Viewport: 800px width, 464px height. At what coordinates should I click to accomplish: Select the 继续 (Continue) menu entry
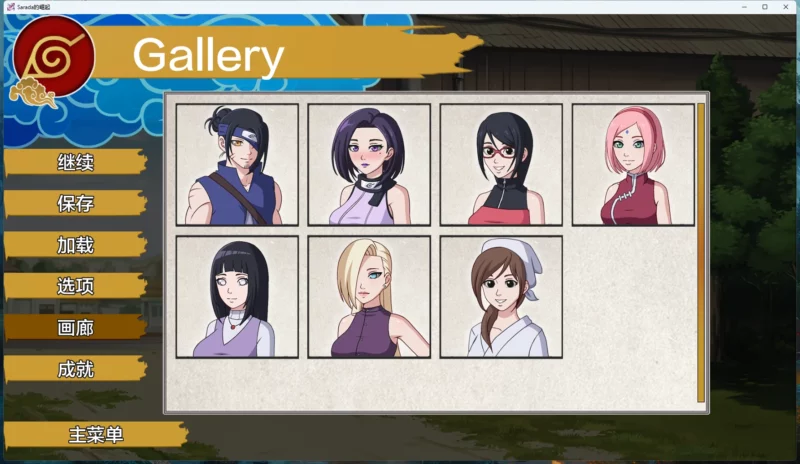coord(76,162)
